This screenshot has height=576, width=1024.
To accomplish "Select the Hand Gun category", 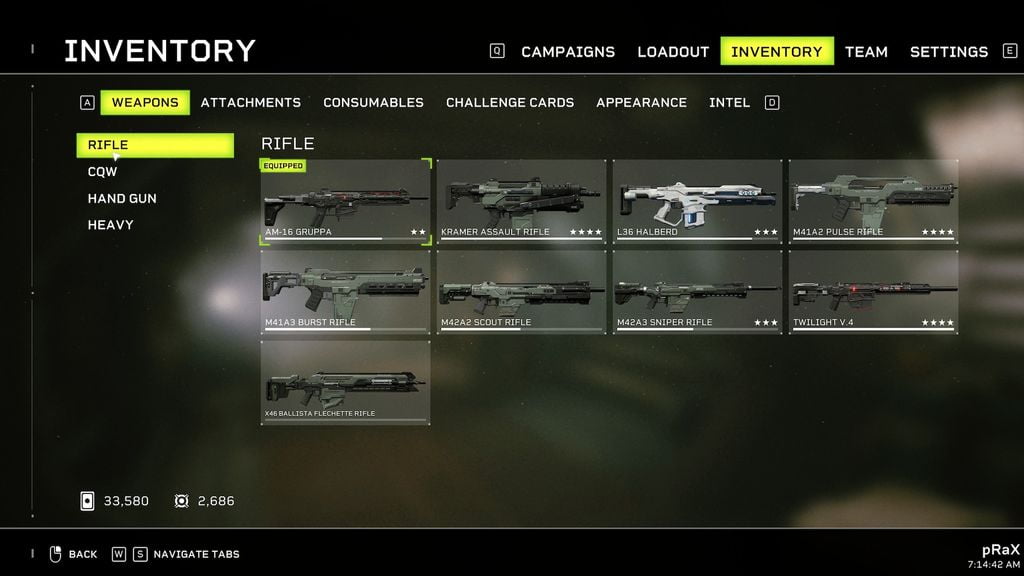I will pyautogui.click(x=122, y=198).
